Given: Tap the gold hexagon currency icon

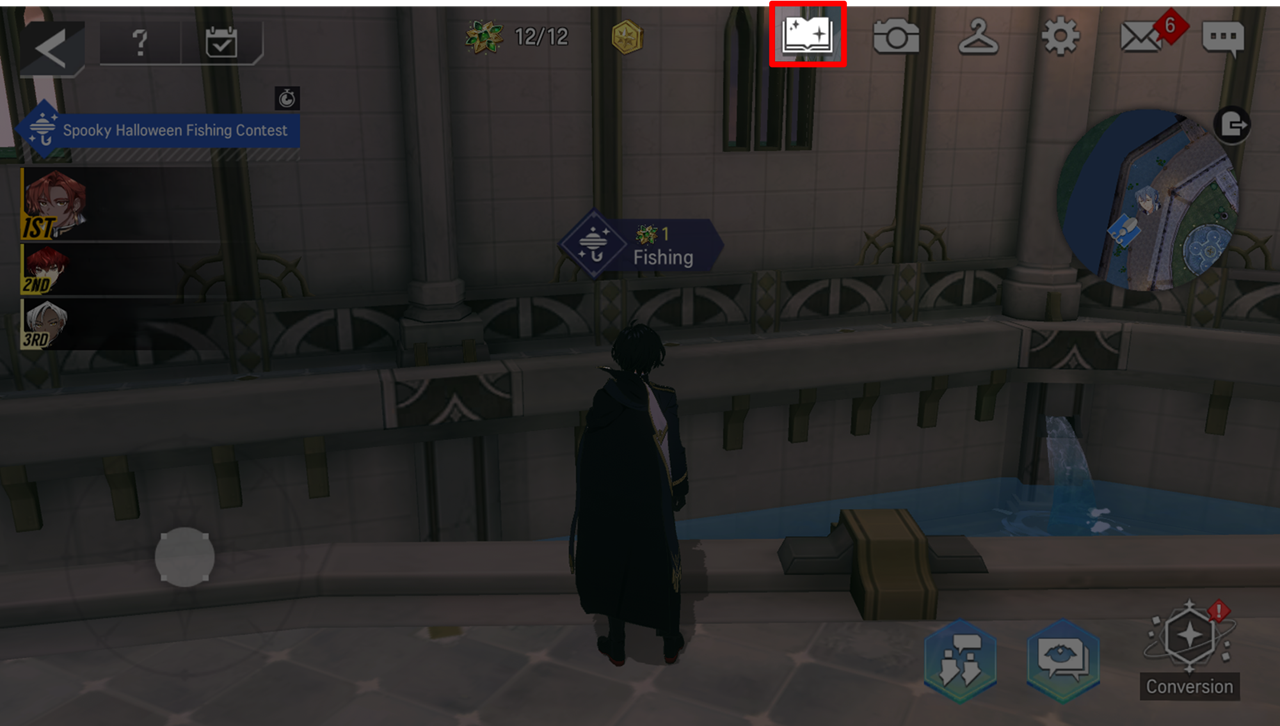Looking at the screenshot, I should [x=627, y=38].
